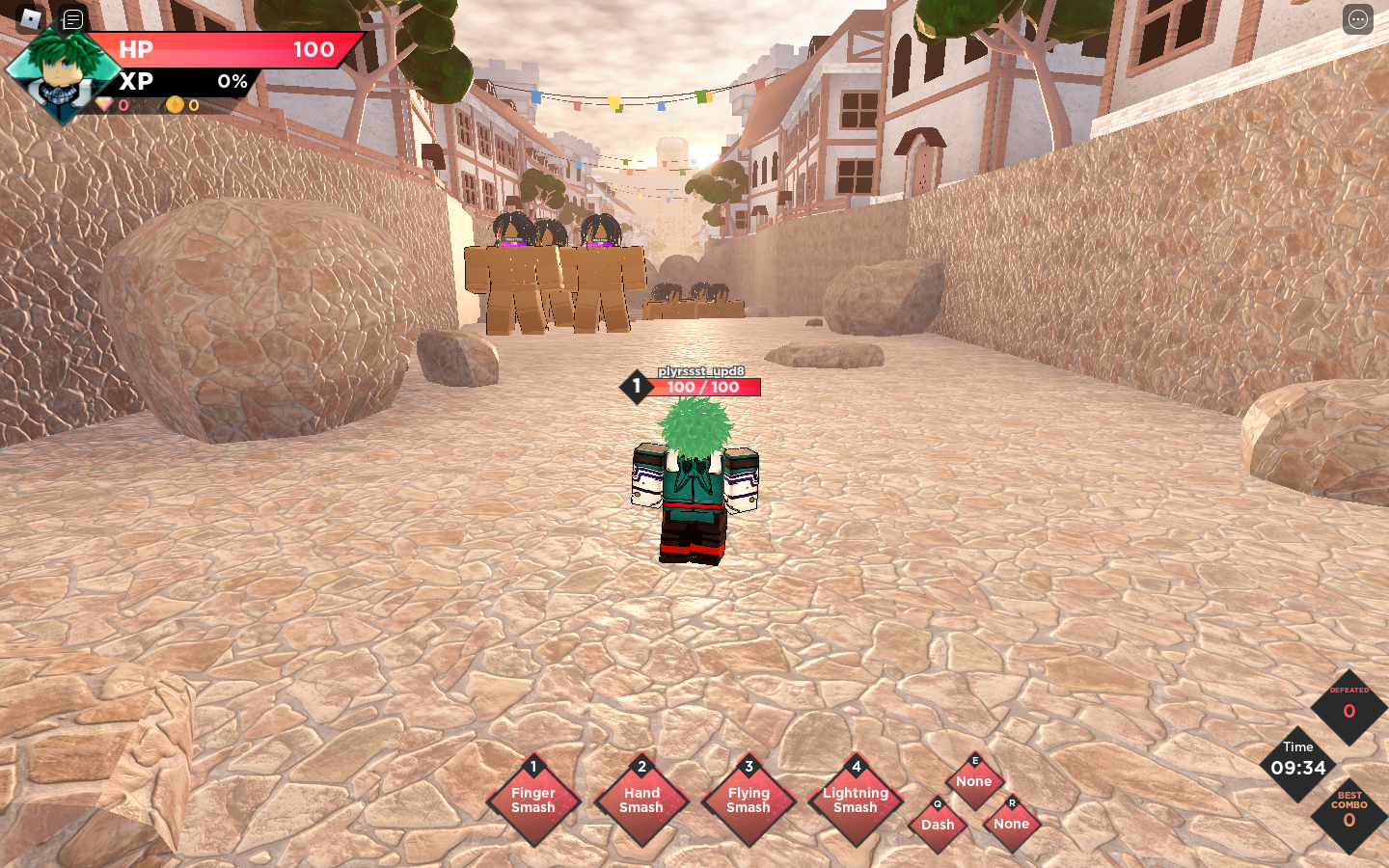Activate the Dash ability

click(938, 825)
